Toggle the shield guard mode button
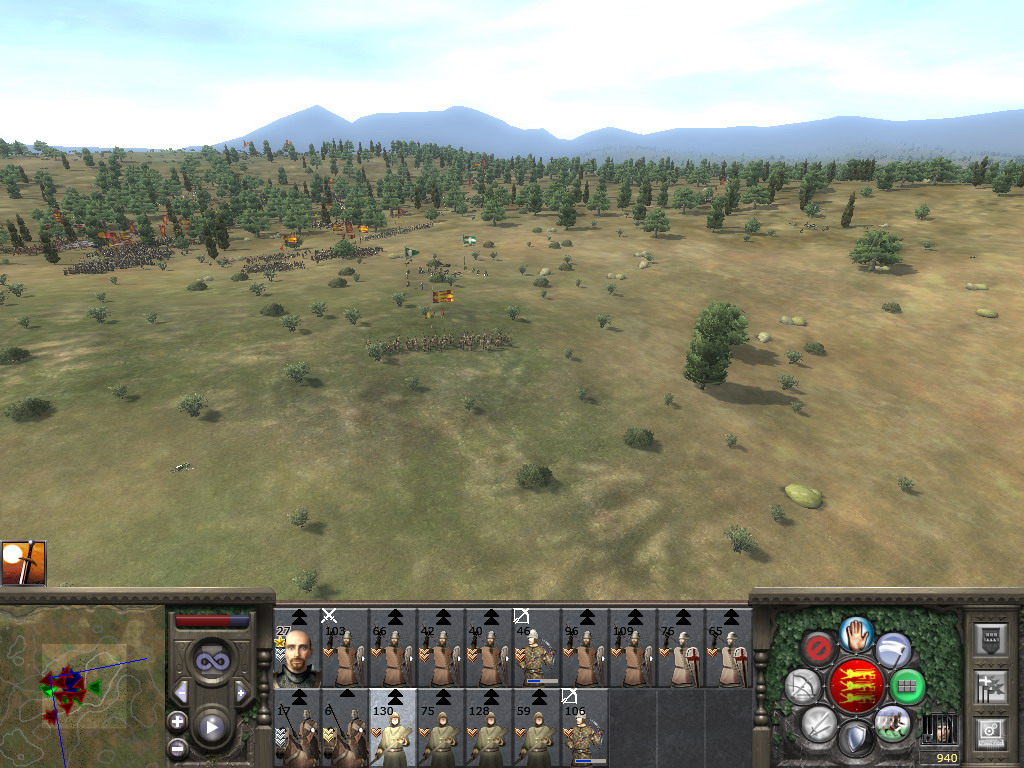 856,740
